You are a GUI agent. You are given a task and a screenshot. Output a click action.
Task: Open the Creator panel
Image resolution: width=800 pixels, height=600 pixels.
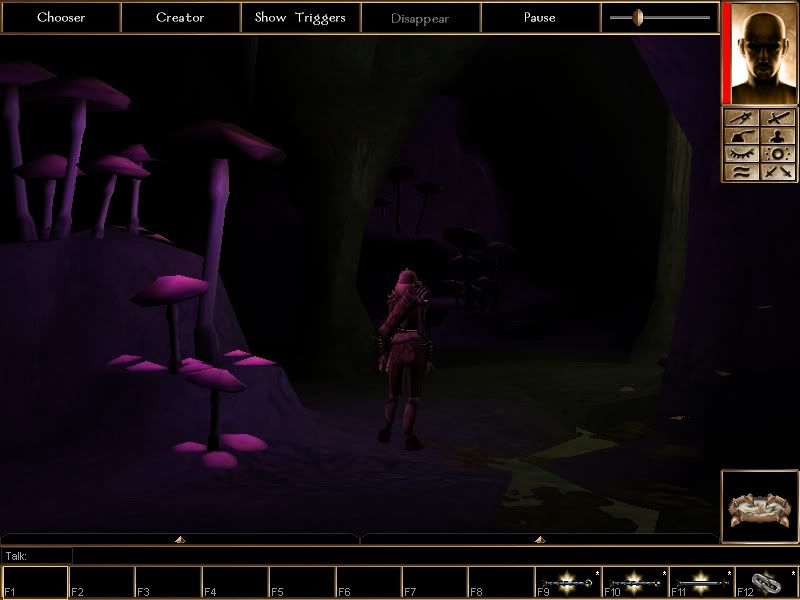180,18
